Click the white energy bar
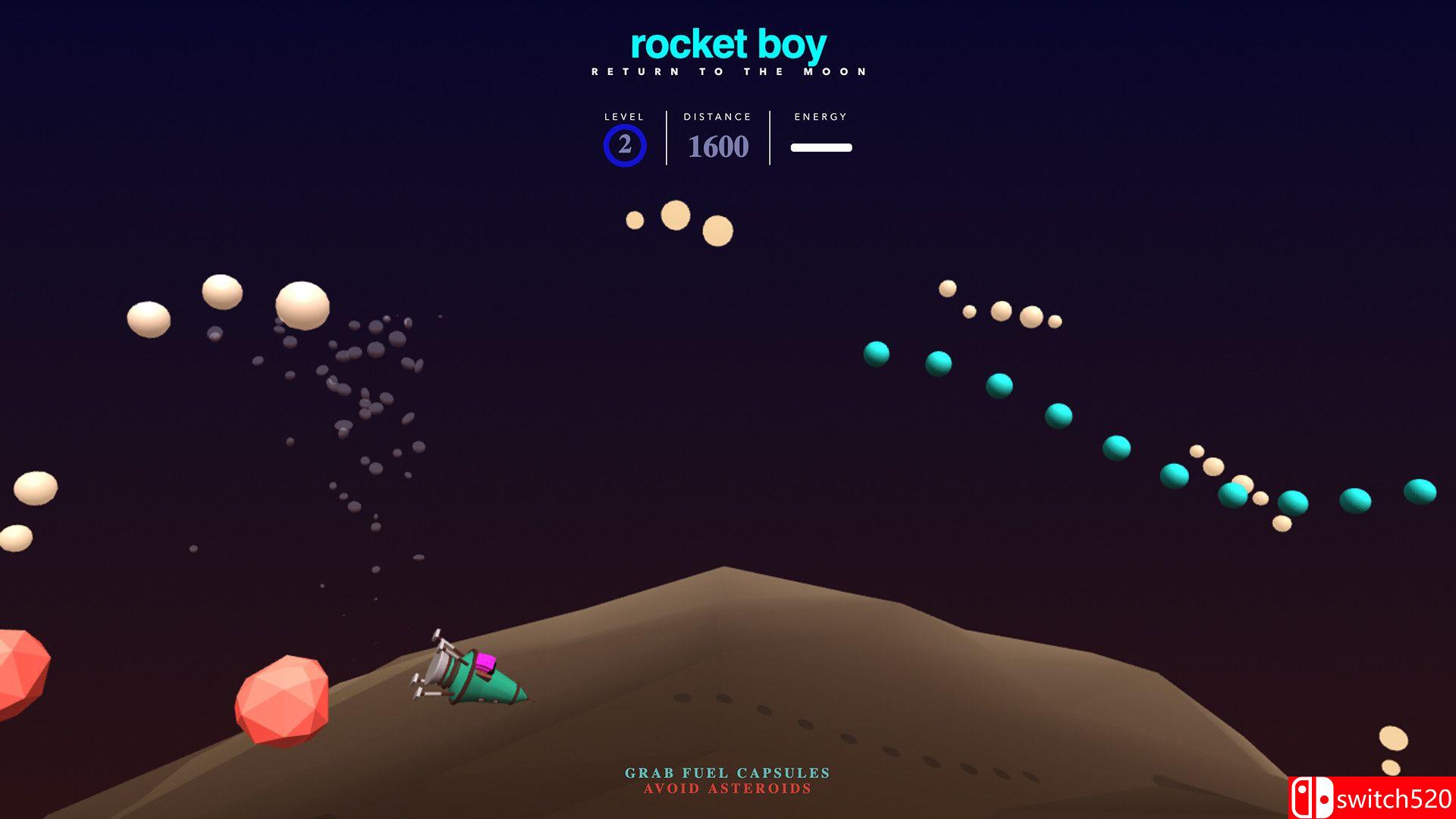 point(821,147)
